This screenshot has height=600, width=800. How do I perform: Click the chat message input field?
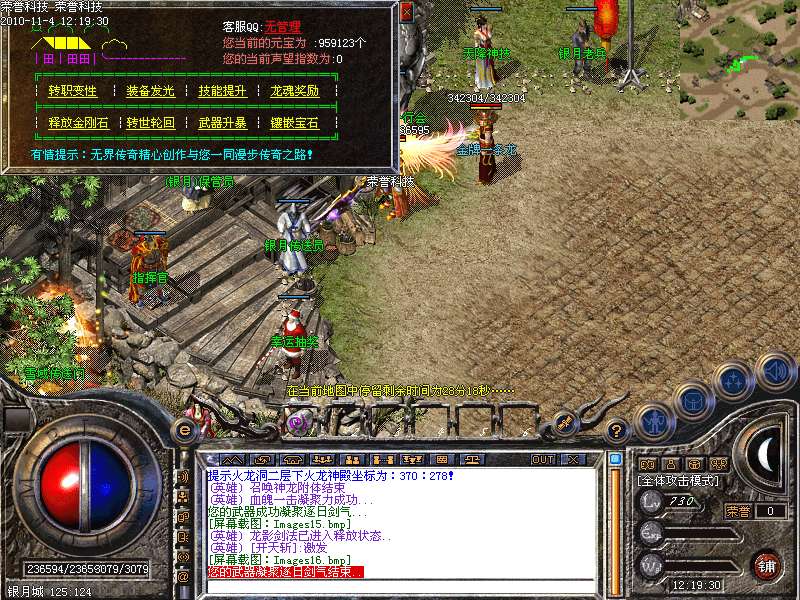tap(400, 584)
